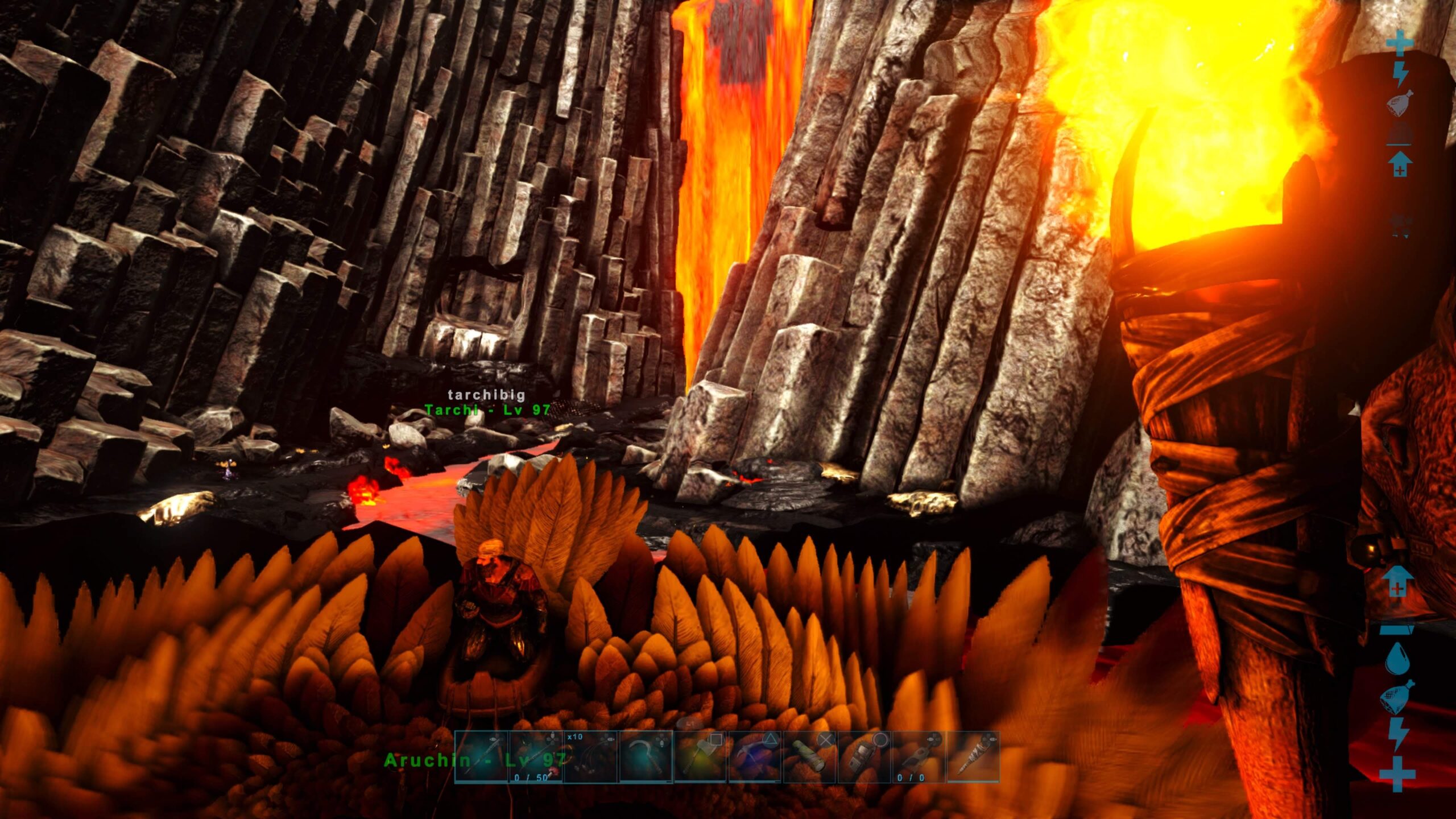Select the handheld device hotbar slot
The width and height of the screenshot is (1456, 819).
coord(863,756)
